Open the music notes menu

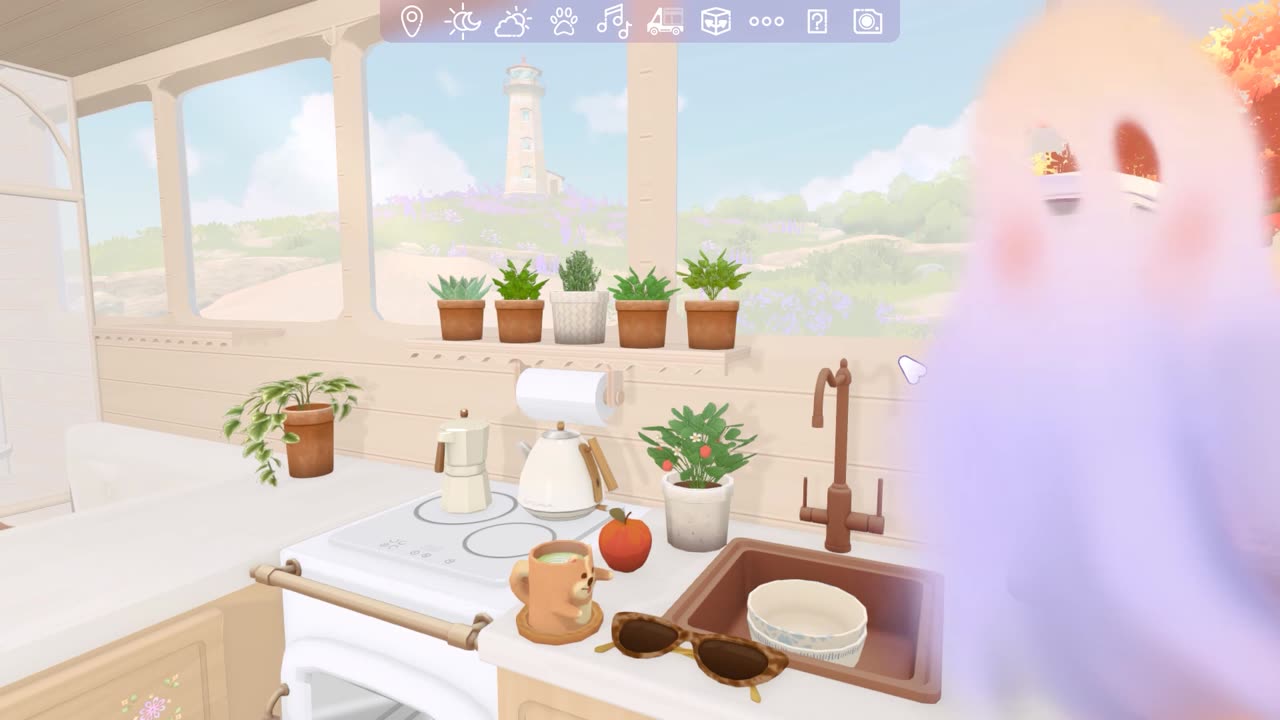click(614, 21)
